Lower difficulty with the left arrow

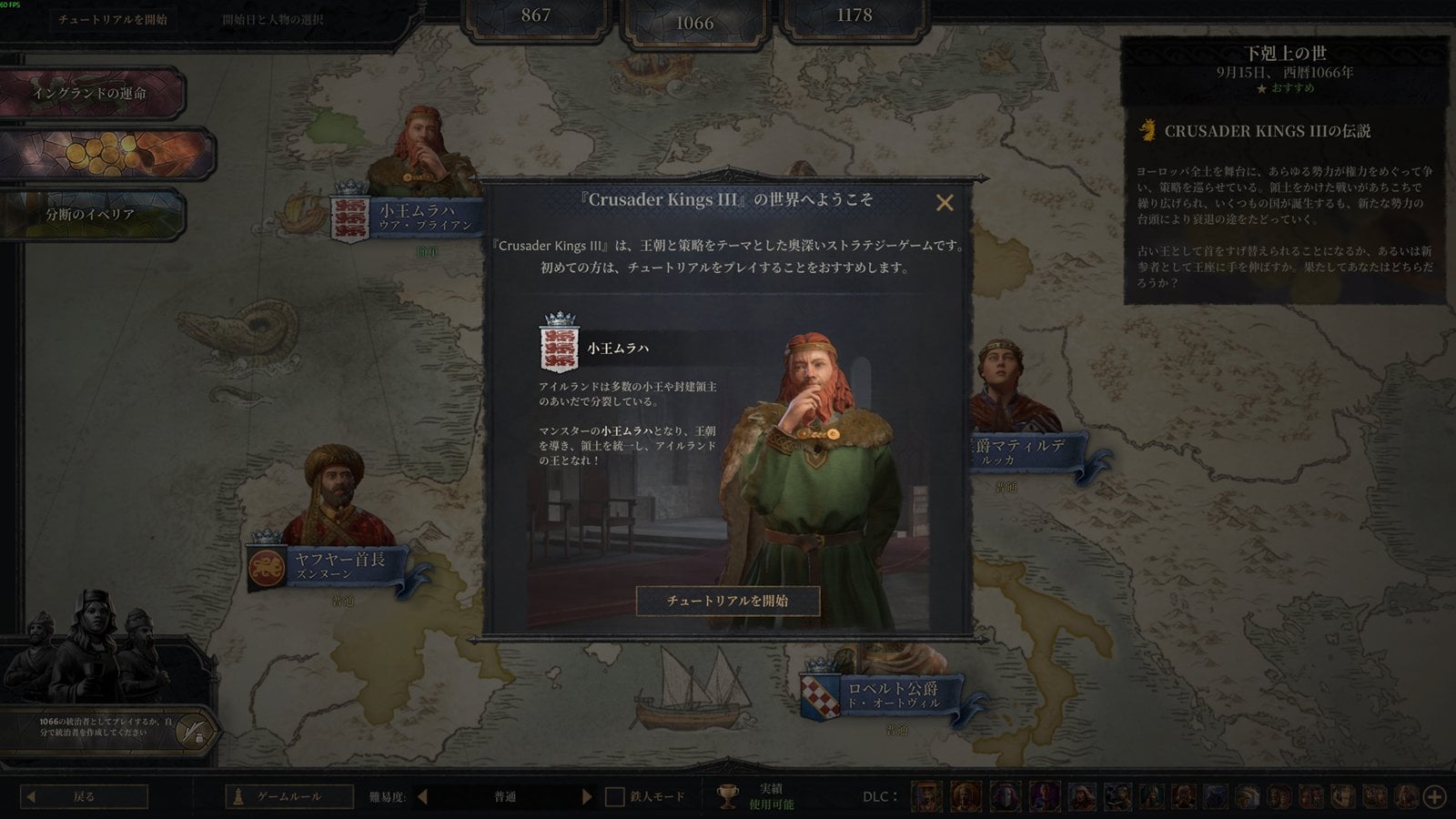(422, 796)
